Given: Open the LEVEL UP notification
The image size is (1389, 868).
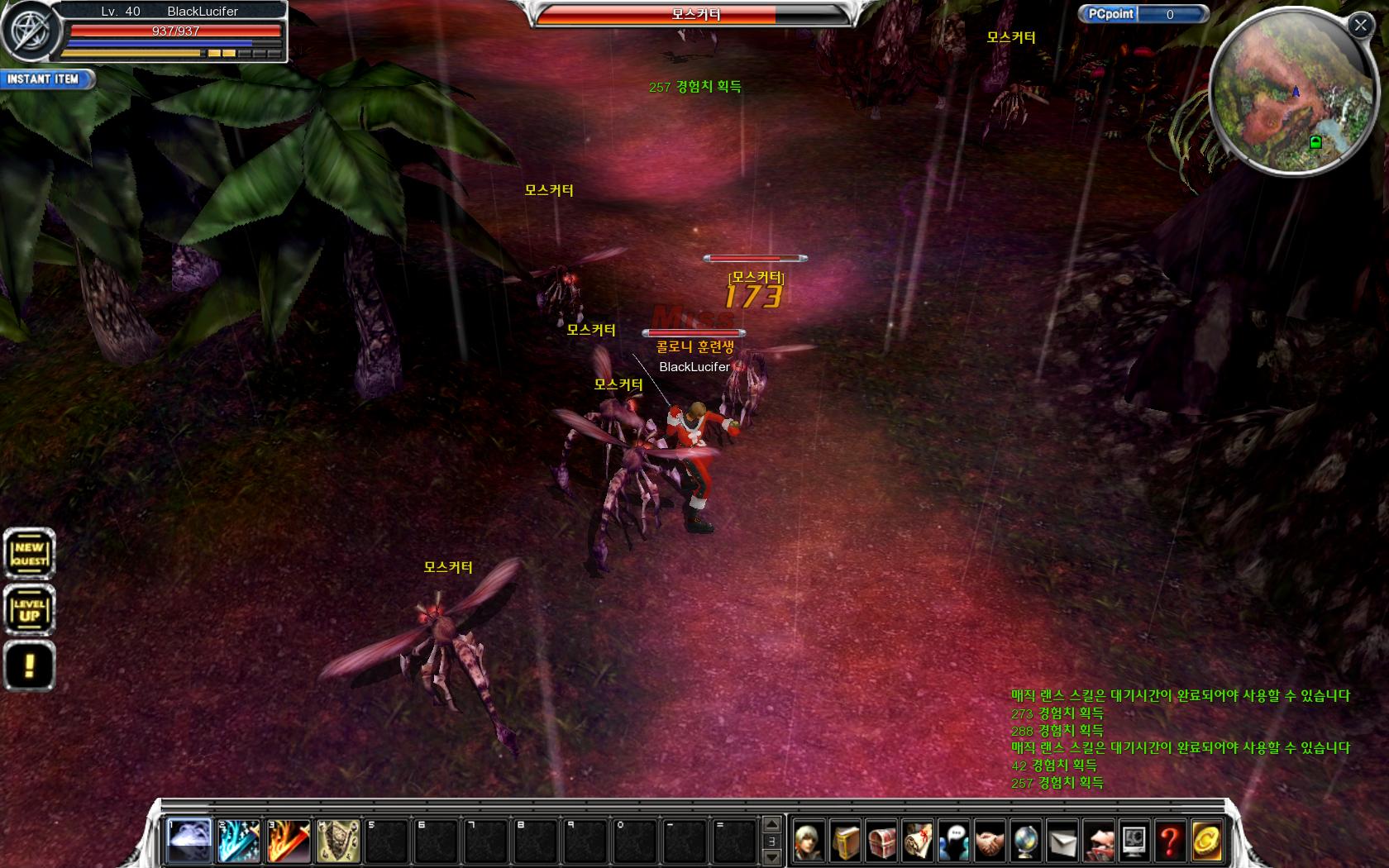Looking at the screenshot, I should click(x=30, y=610).
